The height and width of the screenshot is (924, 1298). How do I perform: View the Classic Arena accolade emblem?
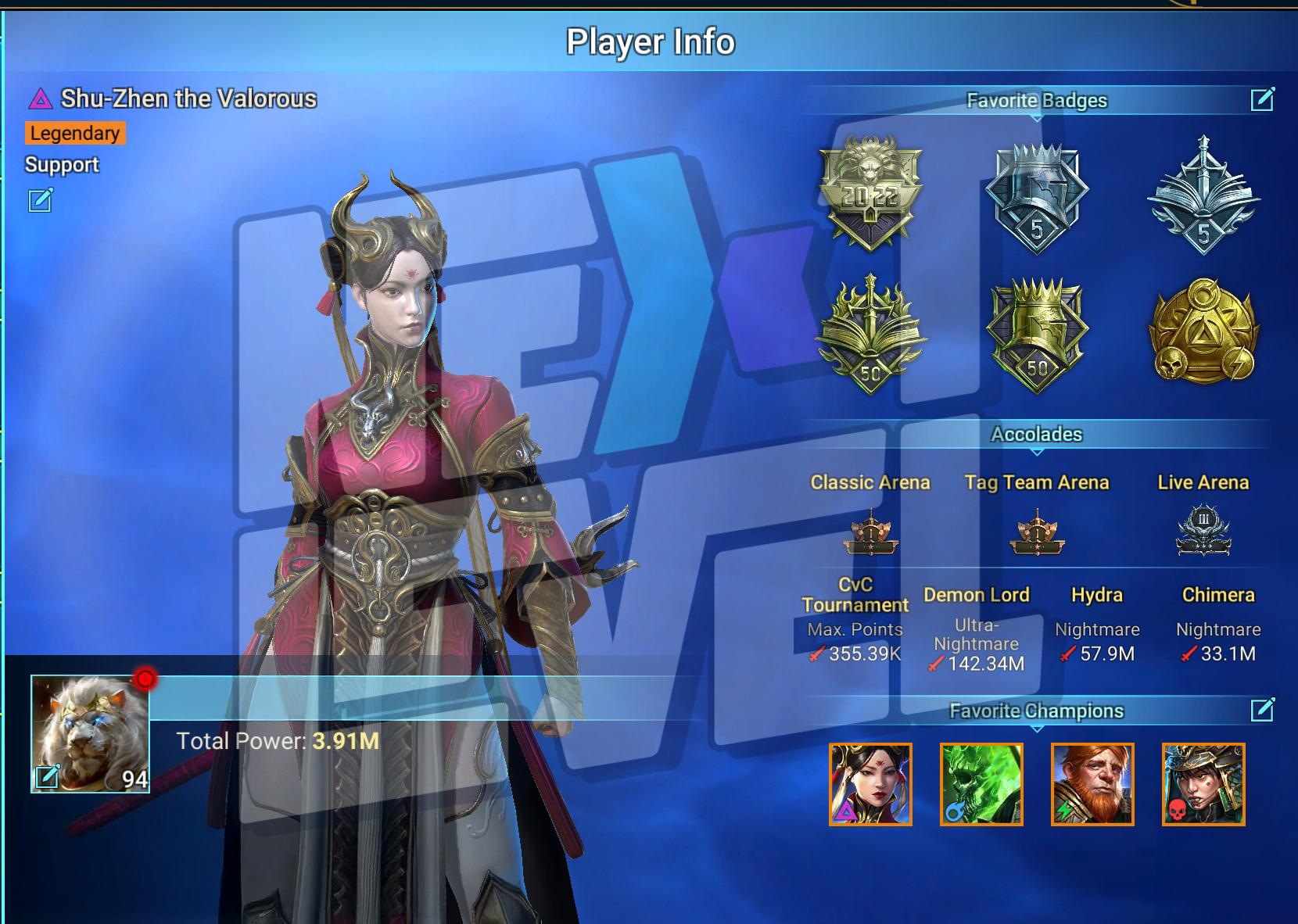(870, 532)
